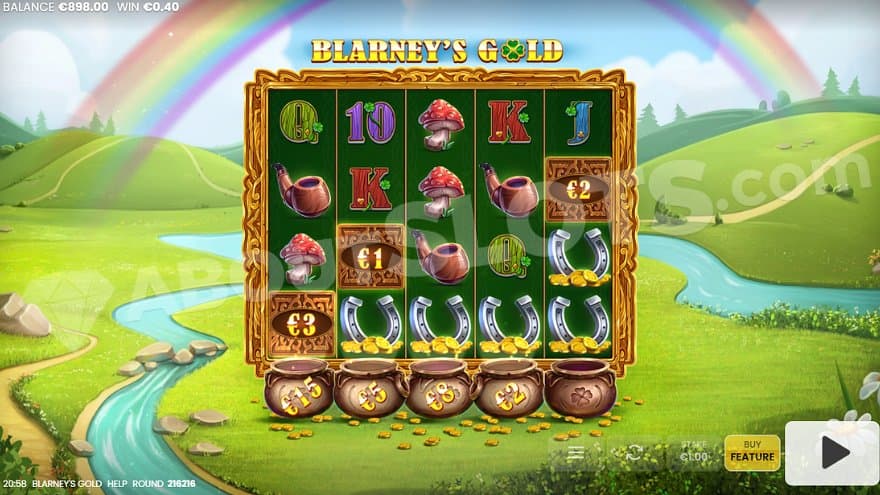880x495 pixels.
Task: Open the Buy Feature option
Action: coord(752,453)
